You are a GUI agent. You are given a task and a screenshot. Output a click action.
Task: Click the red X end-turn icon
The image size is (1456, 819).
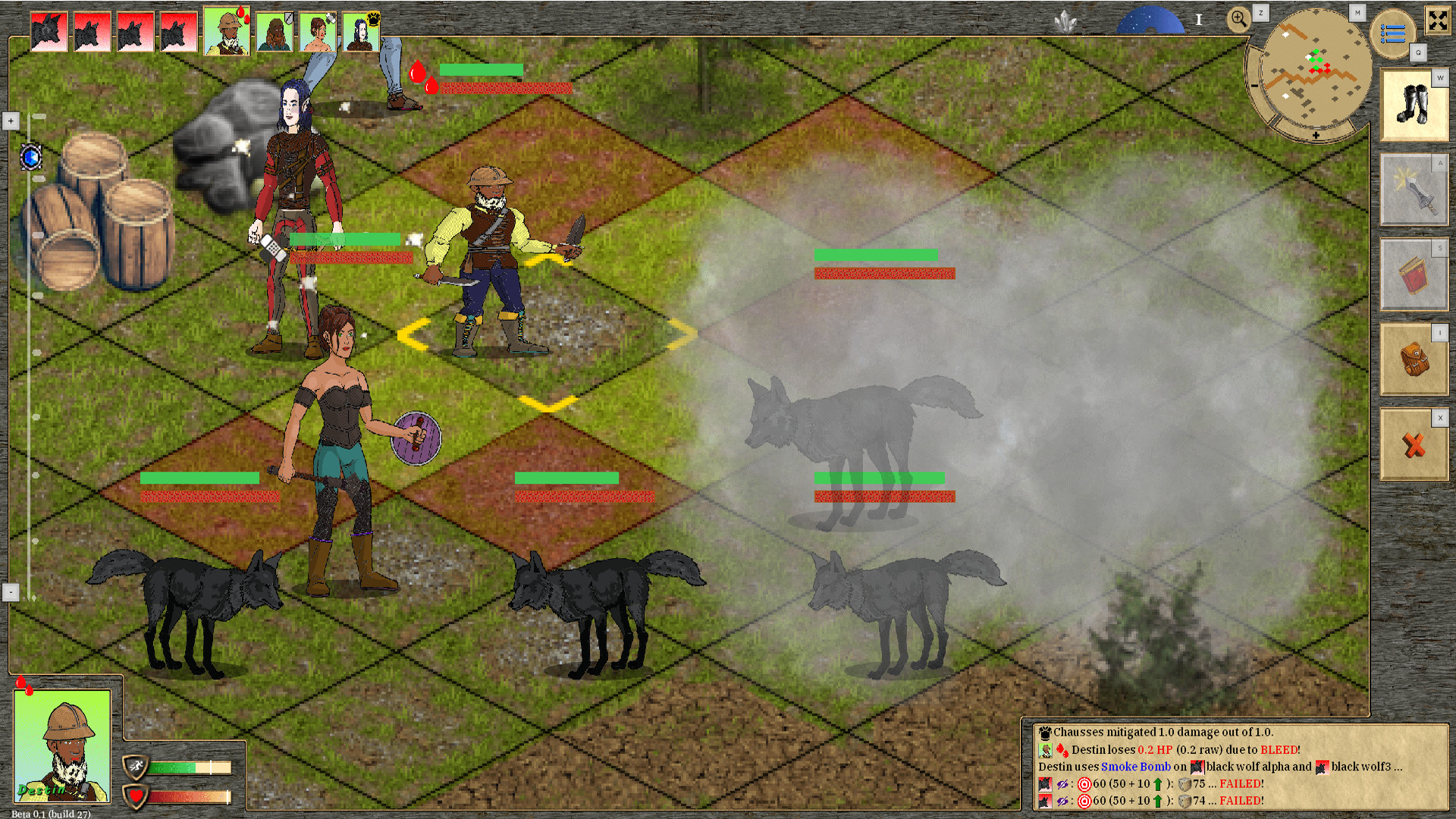[1414, 446]
